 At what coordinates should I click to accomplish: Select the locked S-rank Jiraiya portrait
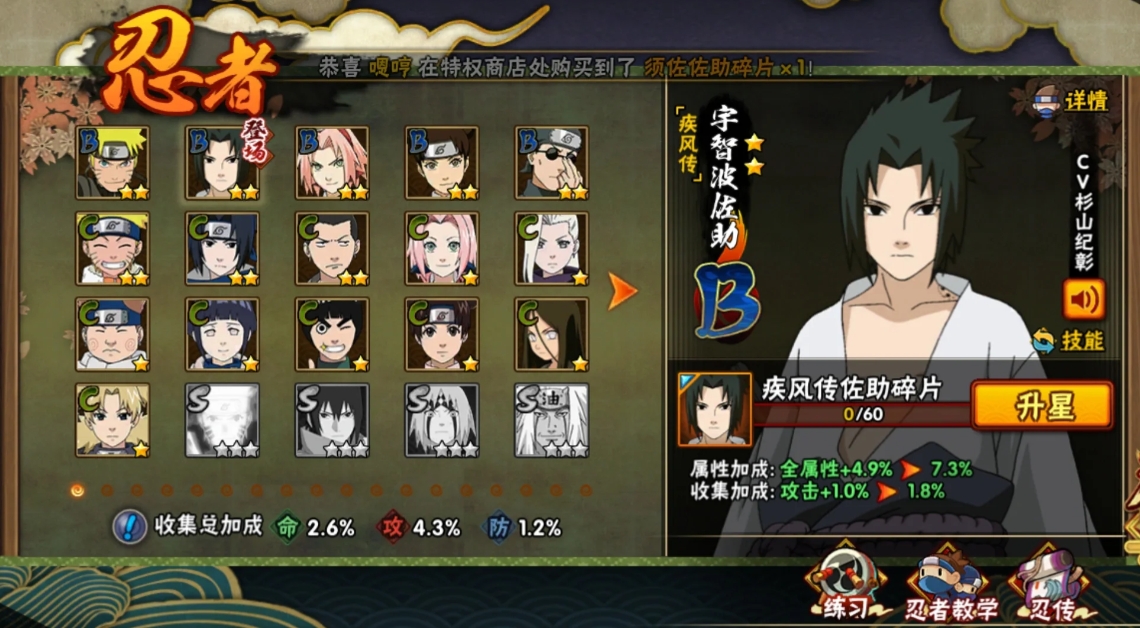[x=552, y=421]
